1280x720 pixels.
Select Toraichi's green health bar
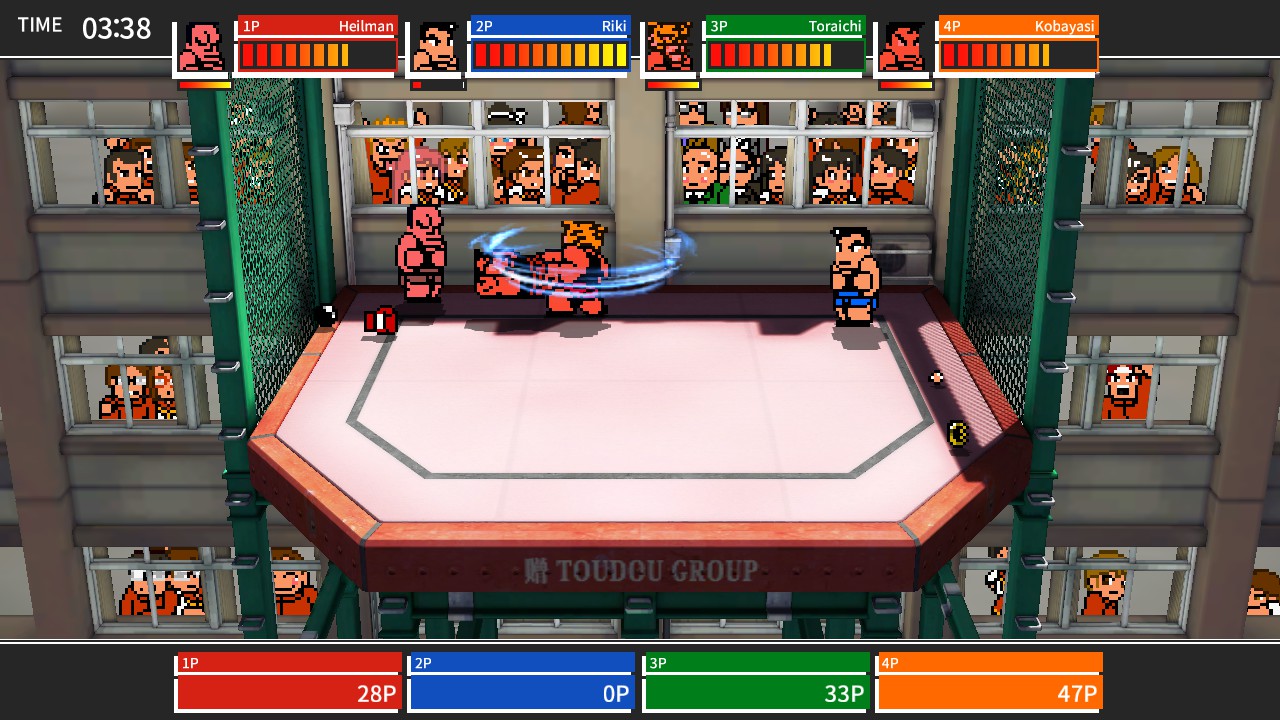click(x=785, y=55)
